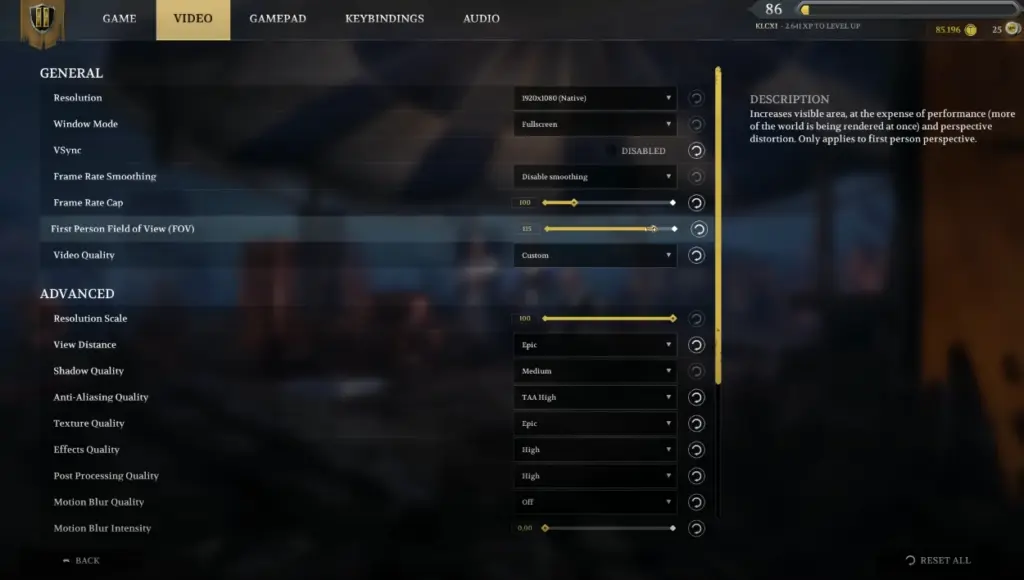This screenshot has height=580, width=1024.
Task: Expand the Frame Rate Smoothing dropdown
Action: pos(595,177)
